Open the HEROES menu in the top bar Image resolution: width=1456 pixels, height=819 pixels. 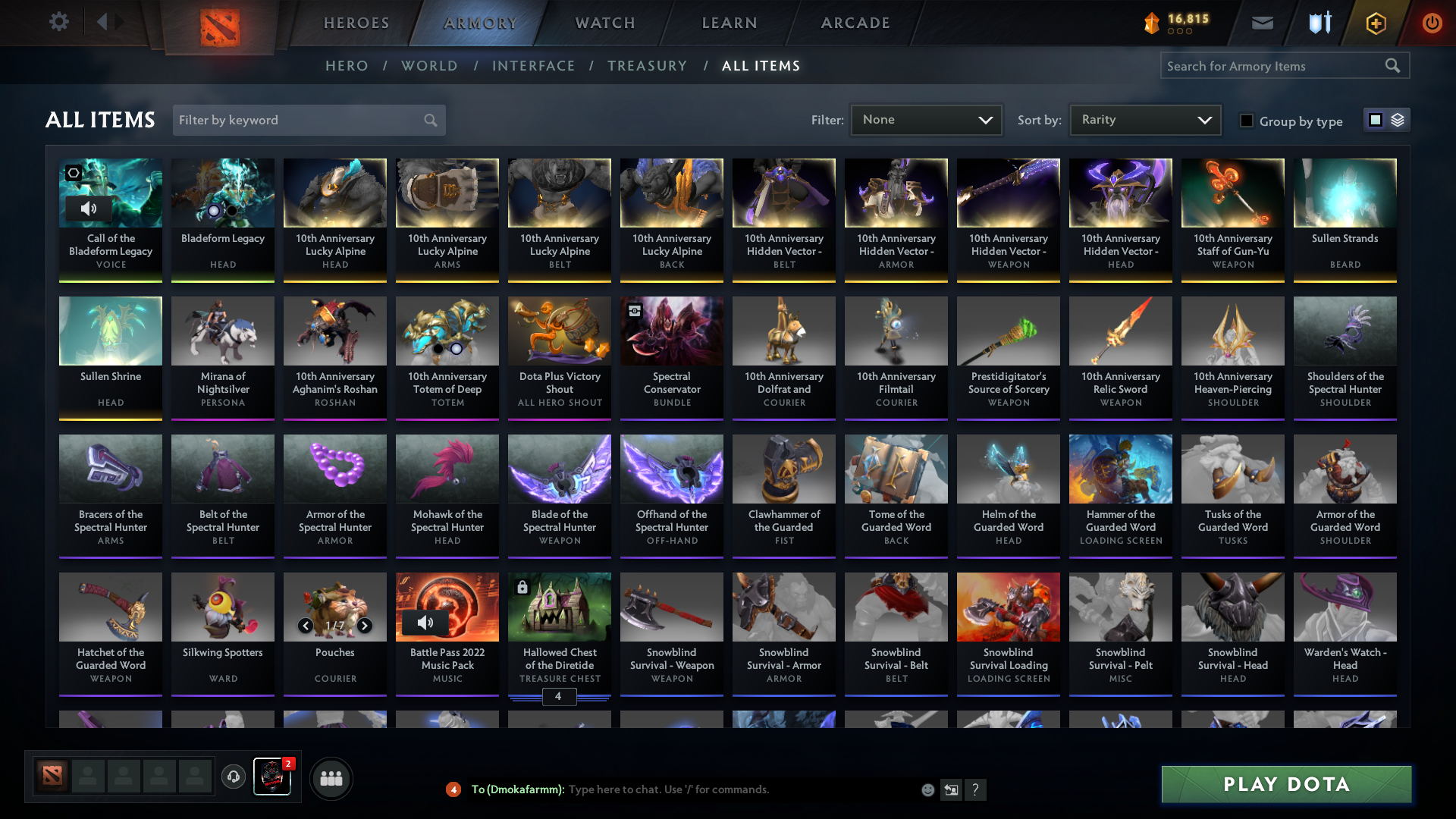[x=356, y=23]
